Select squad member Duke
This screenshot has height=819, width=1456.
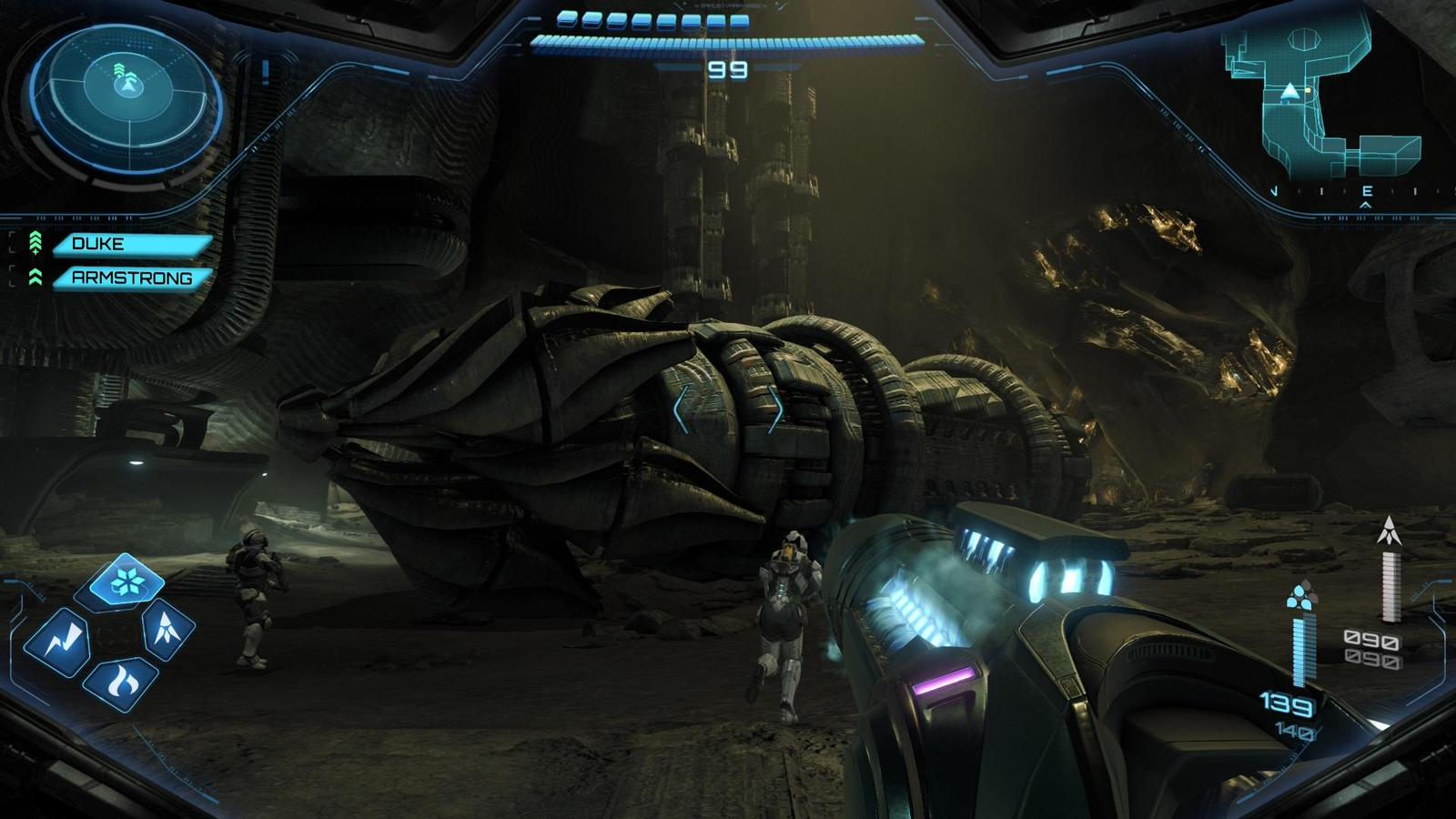130,244
